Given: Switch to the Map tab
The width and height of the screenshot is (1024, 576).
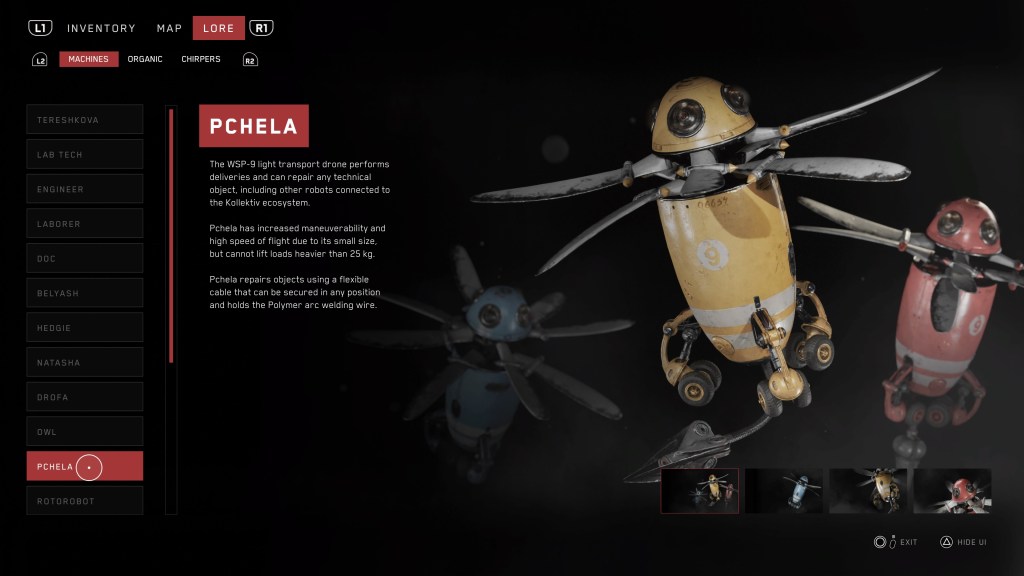Looking at the screenshot, I should (169, 28).
